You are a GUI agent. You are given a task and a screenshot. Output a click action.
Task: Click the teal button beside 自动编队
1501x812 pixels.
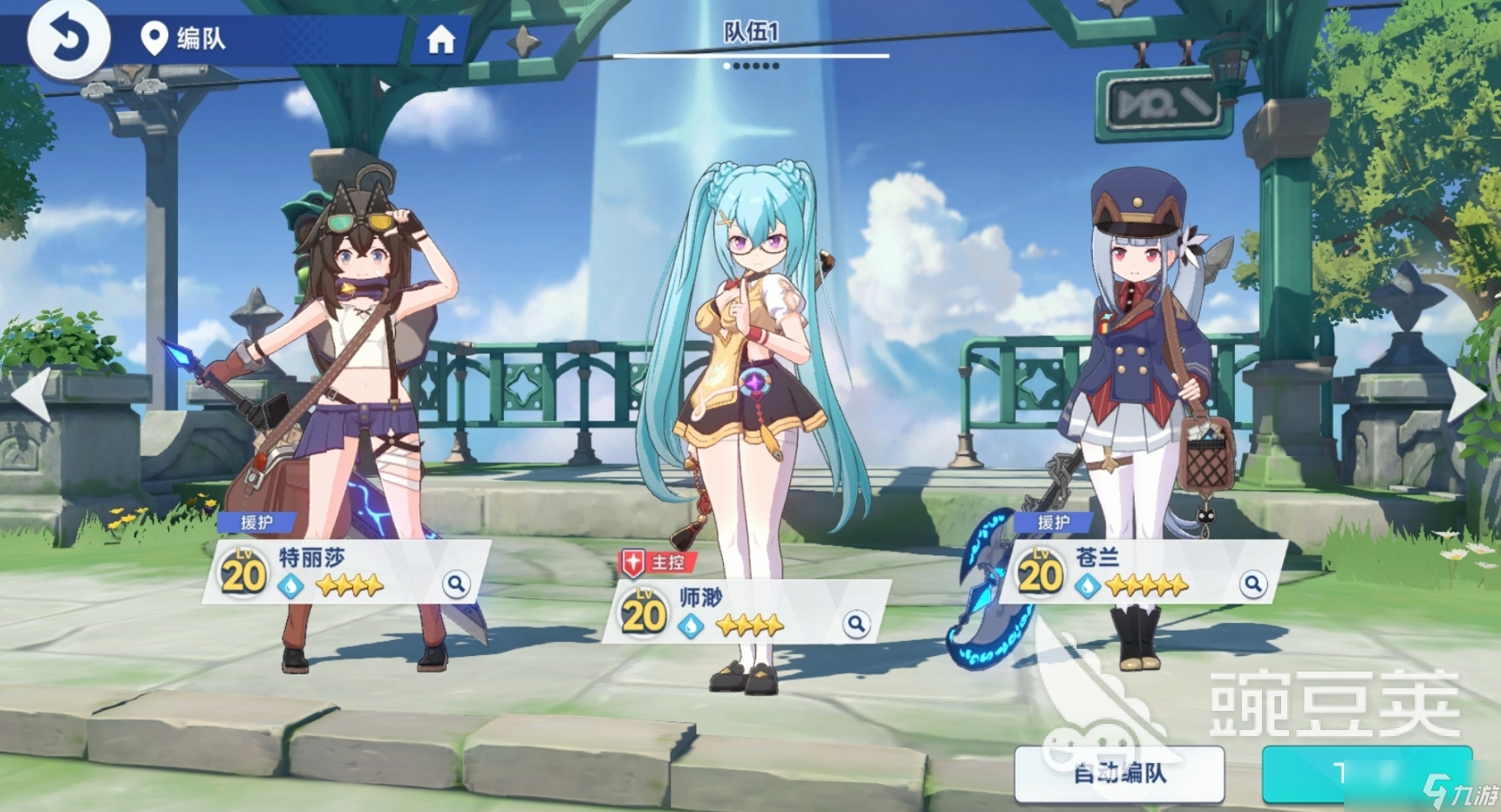point(1366,773)
